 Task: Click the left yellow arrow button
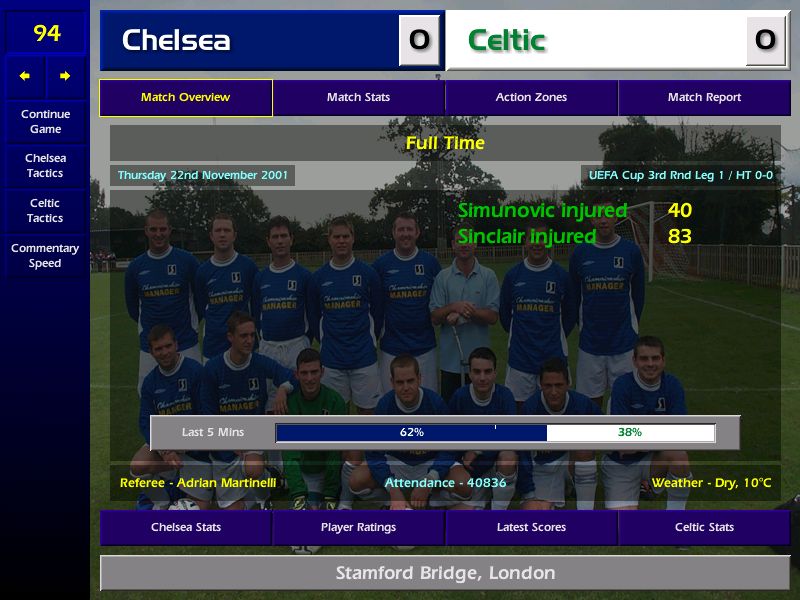(x=25, y=76)
